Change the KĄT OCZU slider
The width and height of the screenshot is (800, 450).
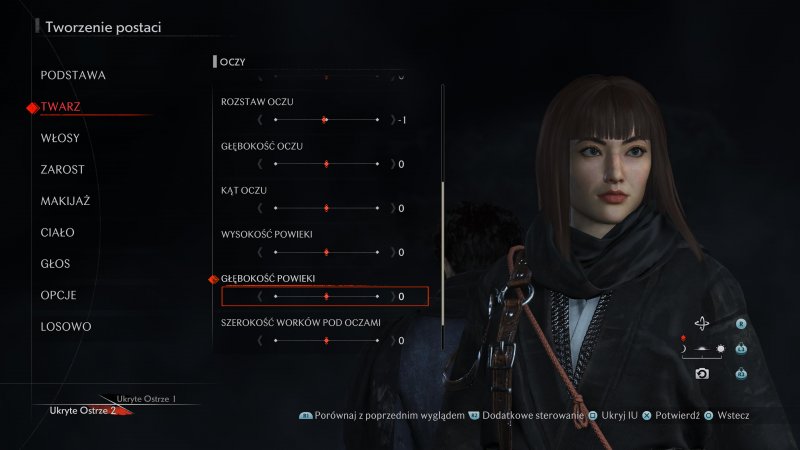tap(326, 208)
